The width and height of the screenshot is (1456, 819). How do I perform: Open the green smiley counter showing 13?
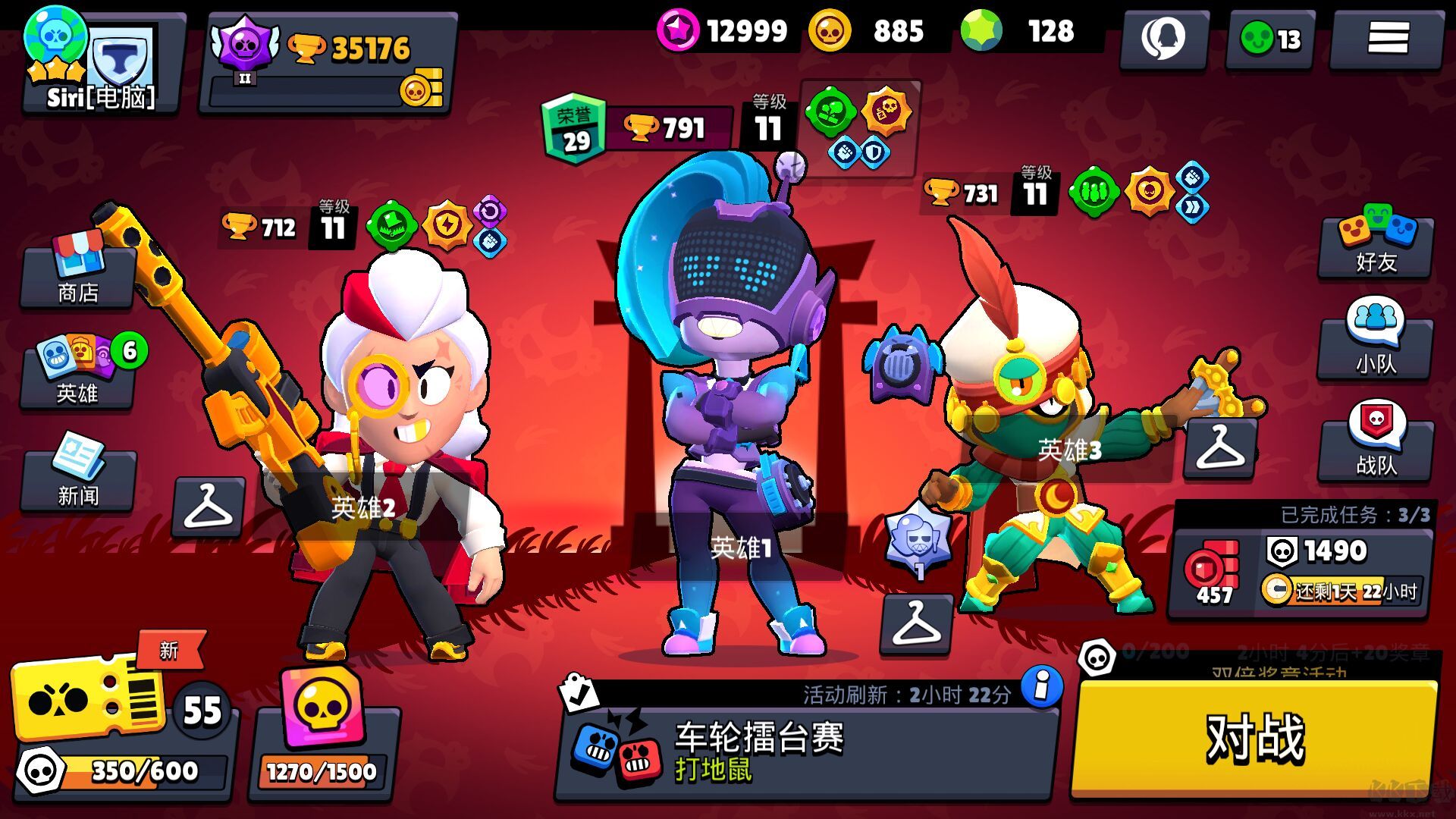(1270, 38)
